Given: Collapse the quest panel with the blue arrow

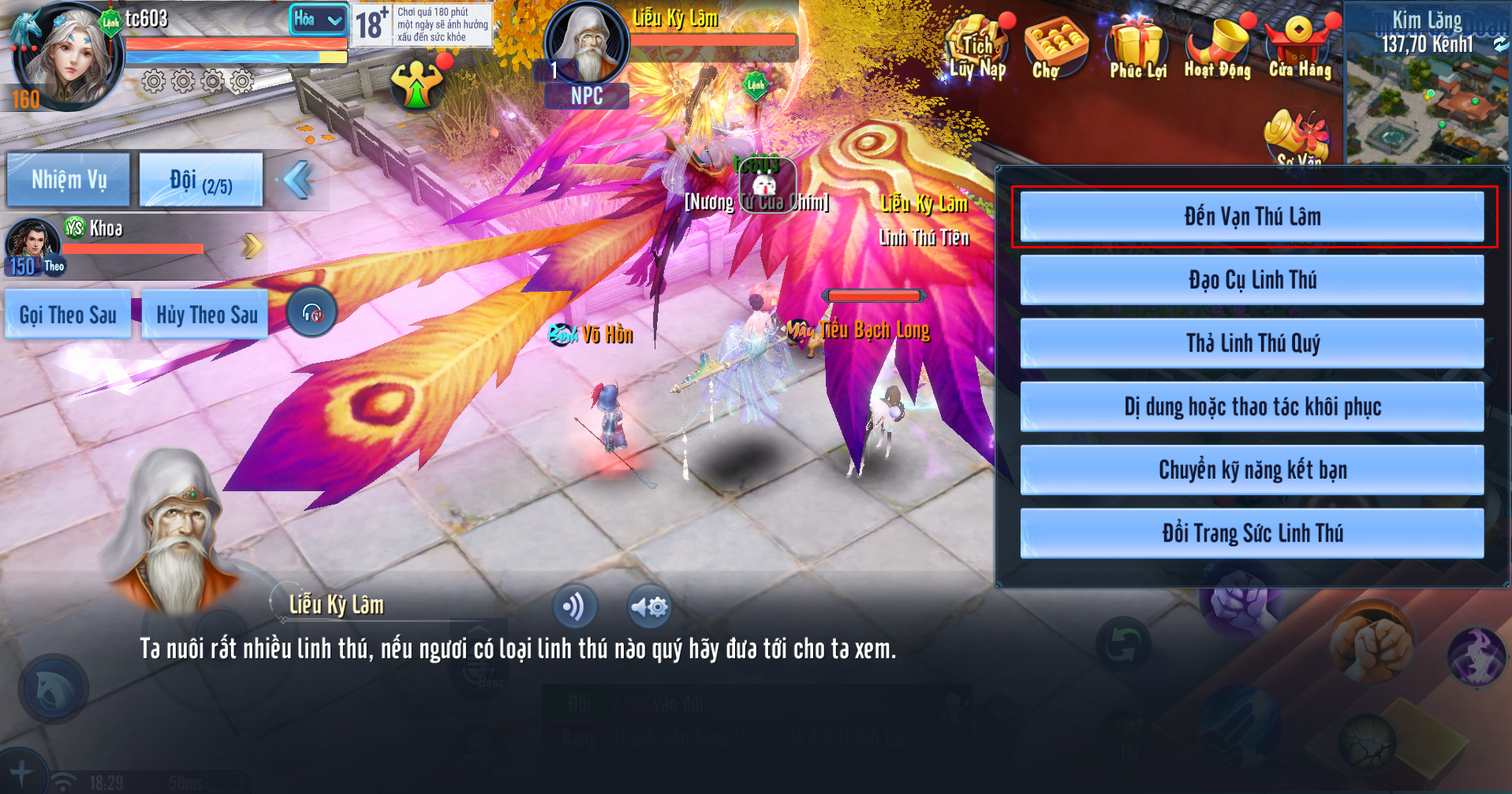Looking at the screenshot, I should click(298, 180).
